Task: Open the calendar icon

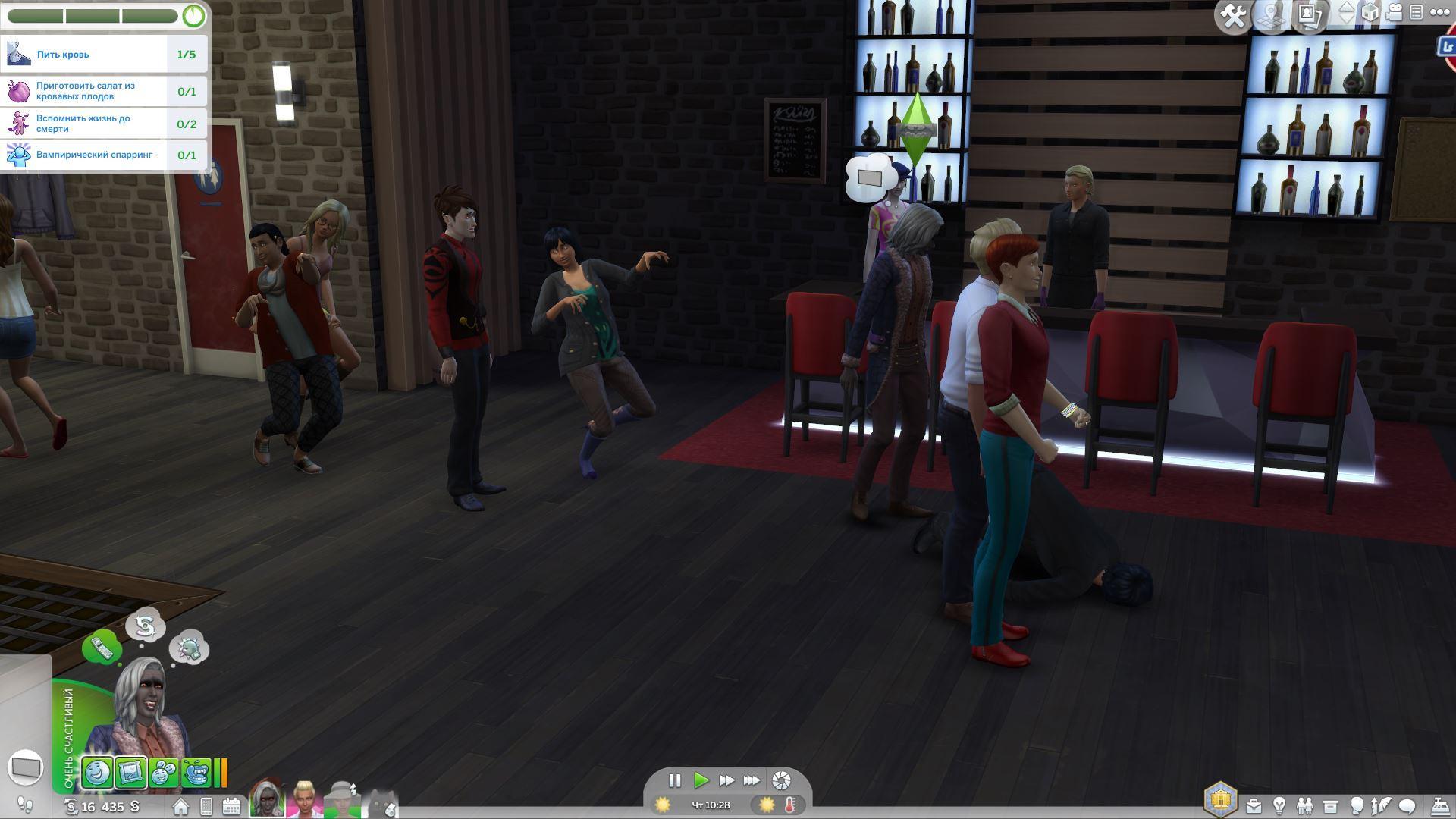Action: pyautogui.click(x=231, y=806)
